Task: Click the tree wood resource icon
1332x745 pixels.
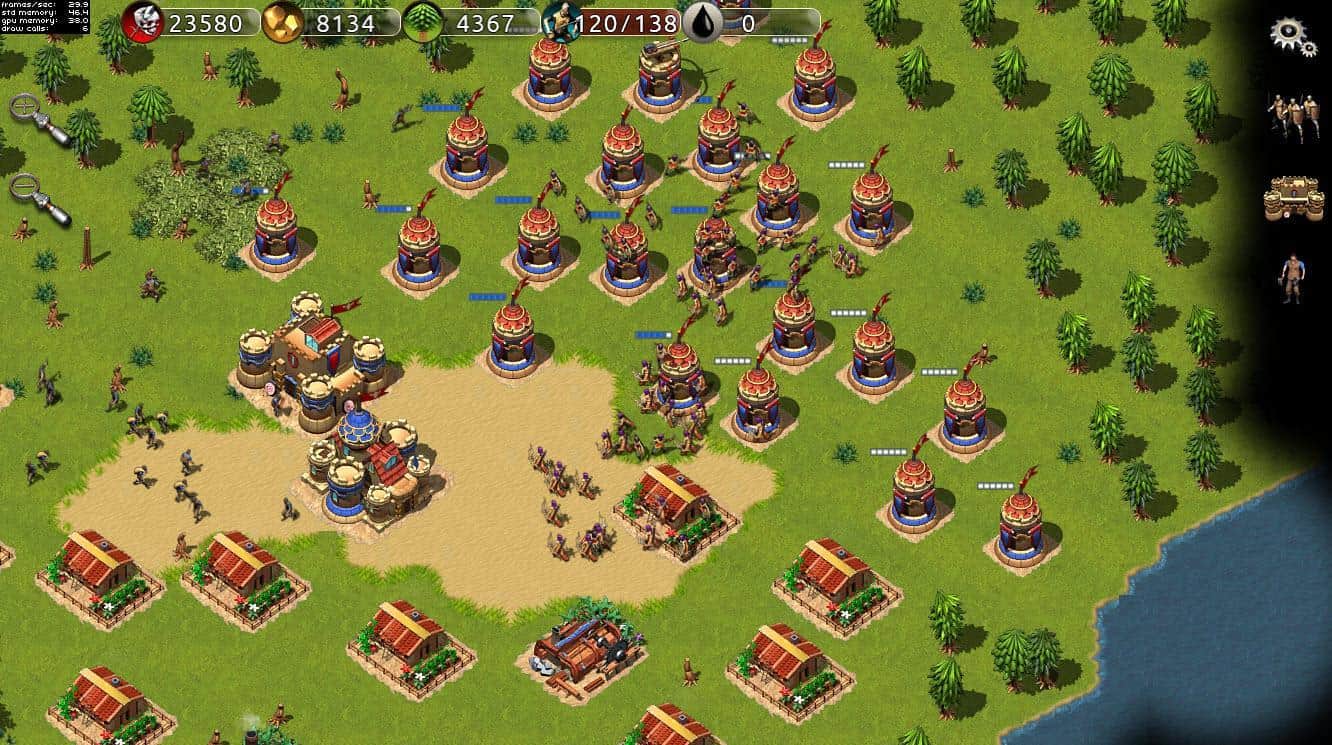Action: tap(422, 21)
